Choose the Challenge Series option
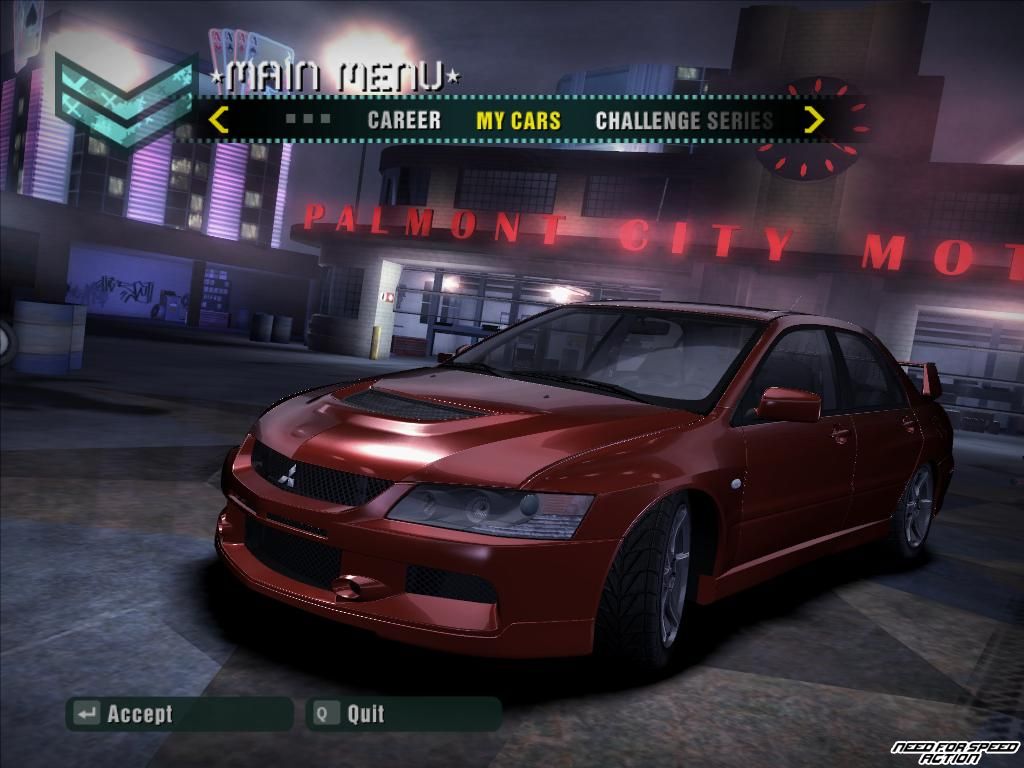The width and height of the screenshot is (1024, 768). point(684,121)
